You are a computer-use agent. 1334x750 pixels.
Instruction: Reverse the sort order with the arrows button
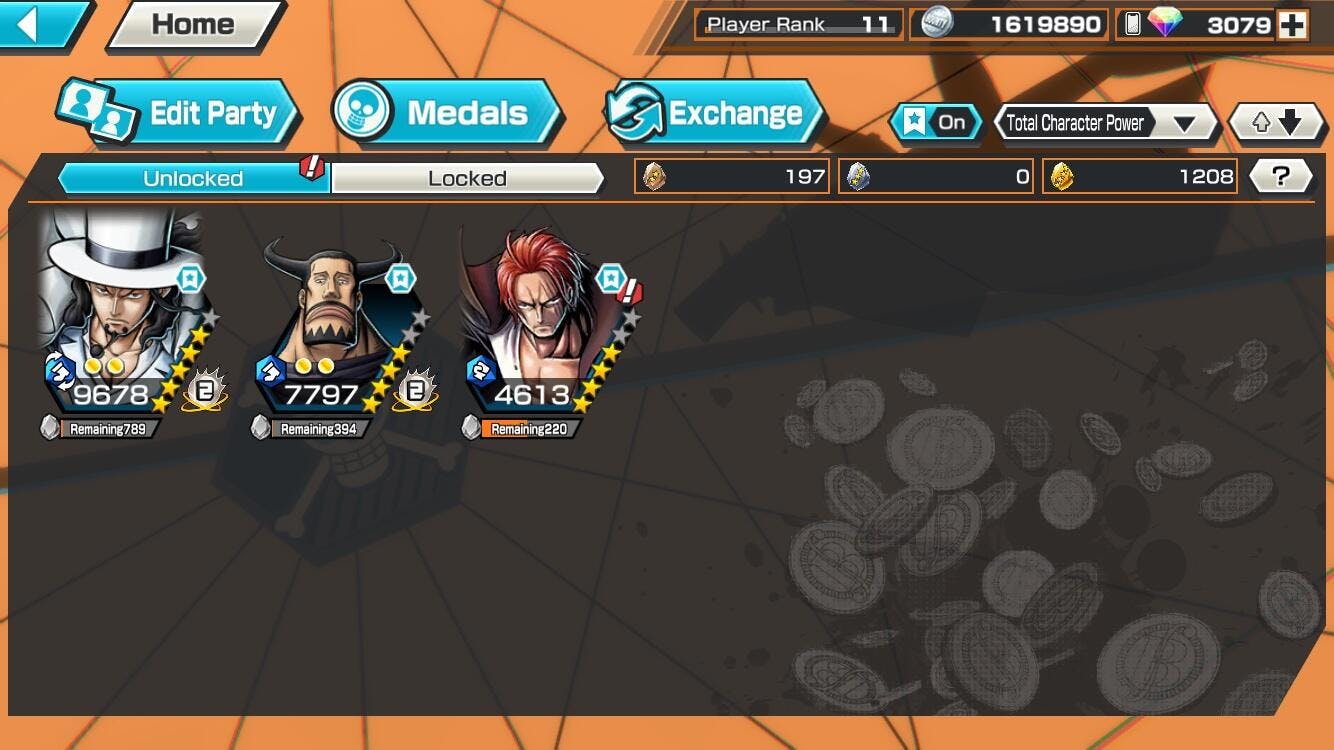(1276, 123)
